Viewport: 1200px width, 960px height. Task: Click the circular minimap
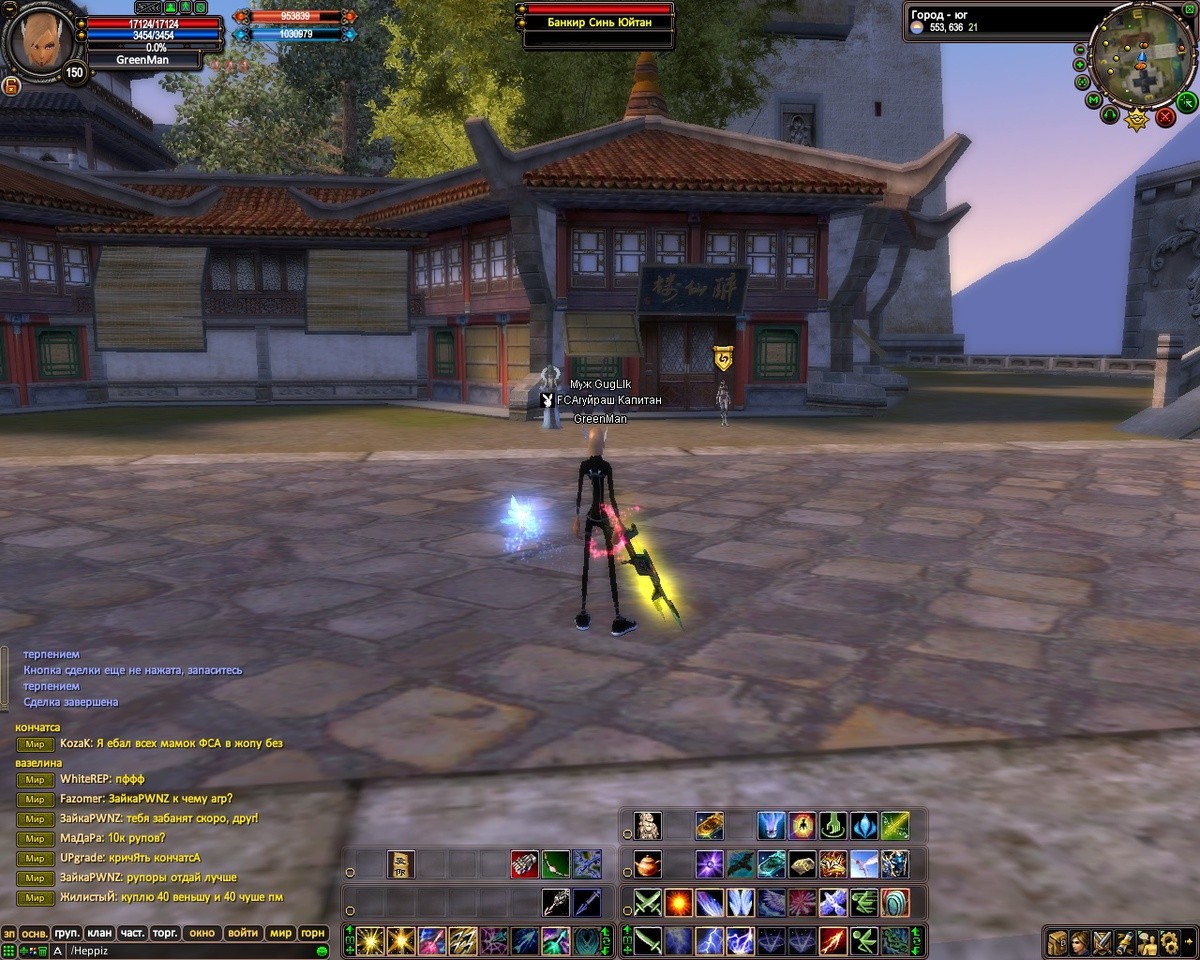[1139, 55]
